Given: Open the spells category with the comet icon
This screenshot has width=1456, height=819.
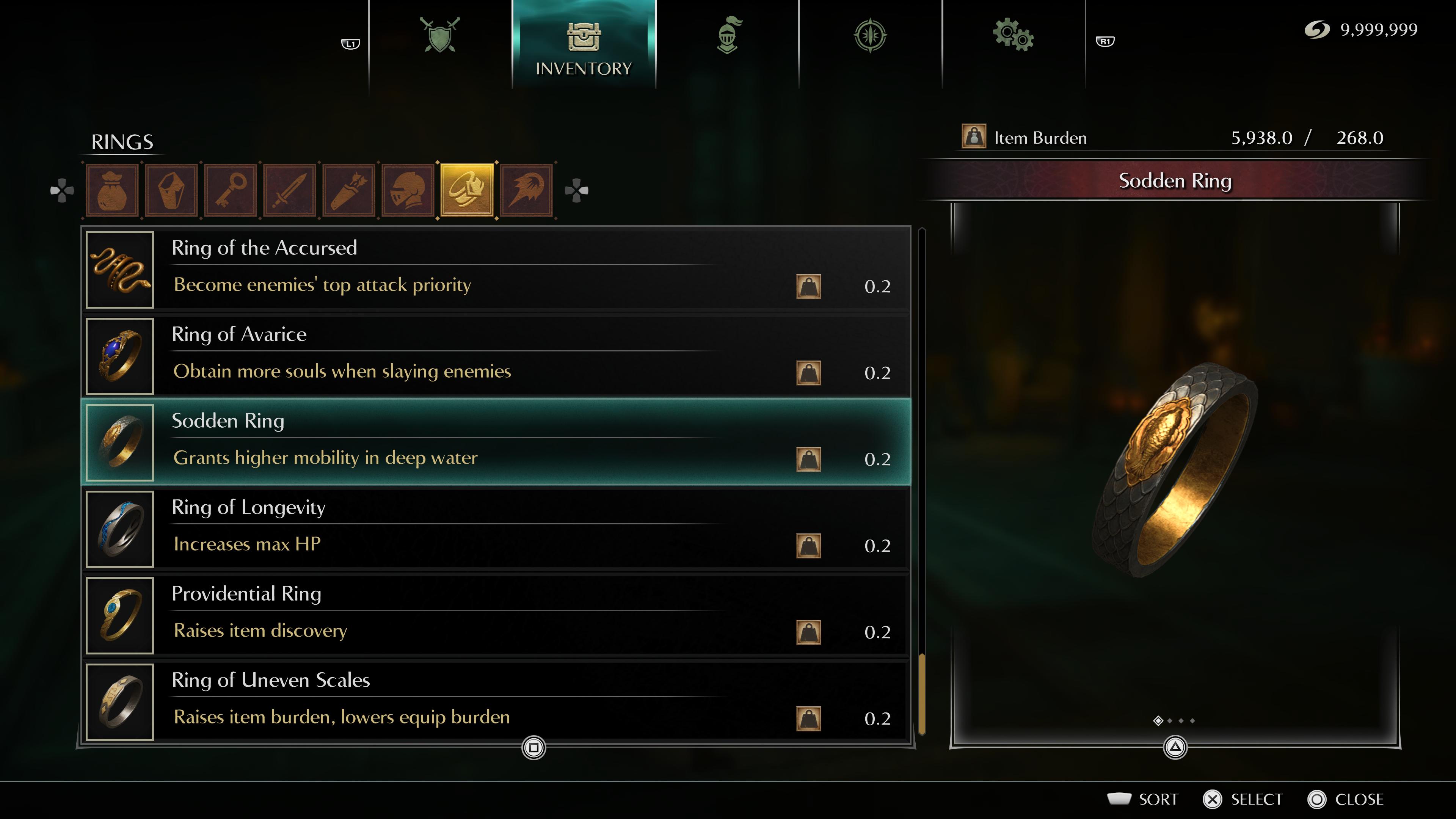Looking at the screenshot, I should click(526, 190).
